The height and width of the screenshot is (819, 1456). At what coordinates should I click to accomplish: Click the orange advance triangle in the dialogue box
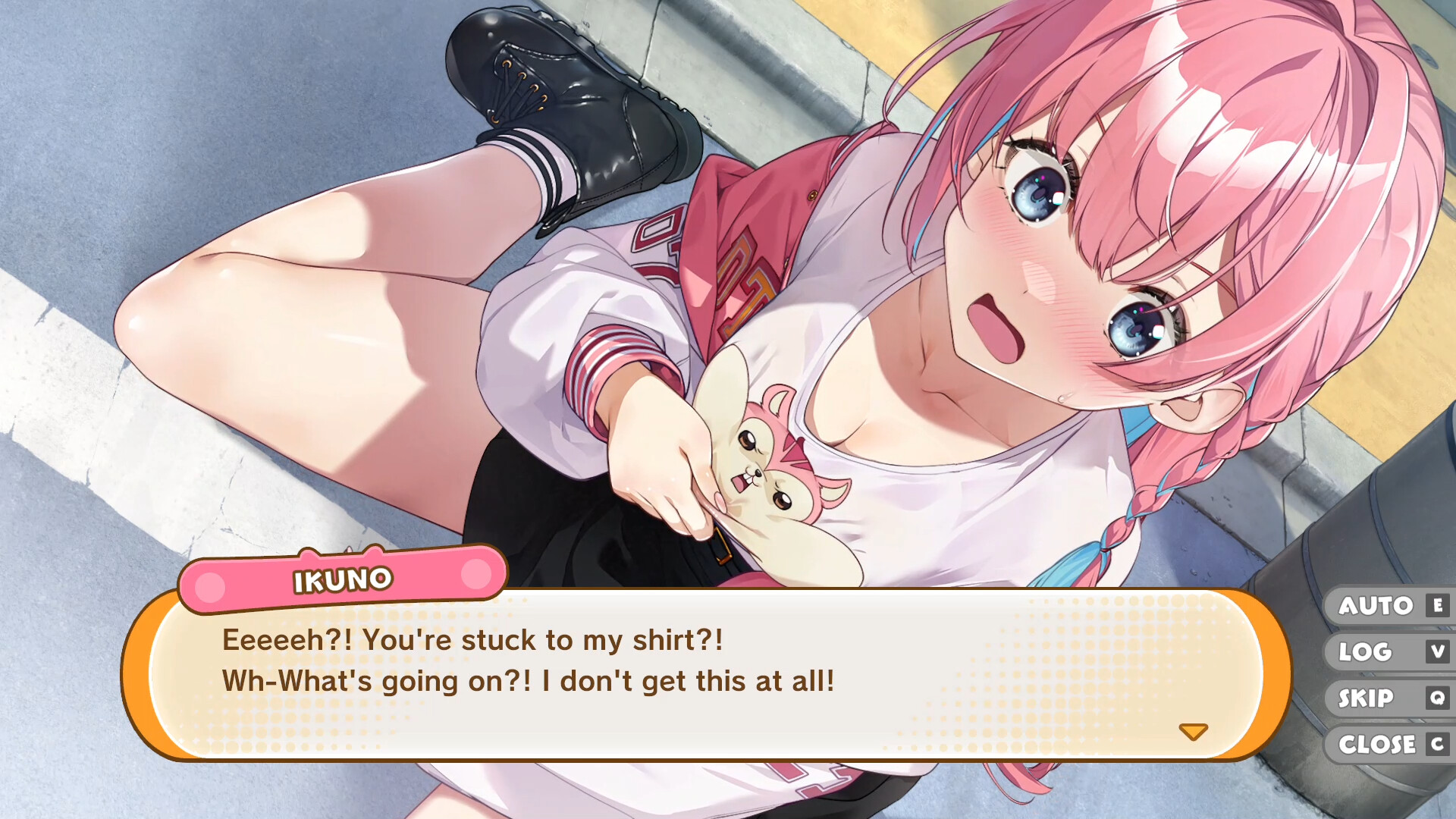1193,733
